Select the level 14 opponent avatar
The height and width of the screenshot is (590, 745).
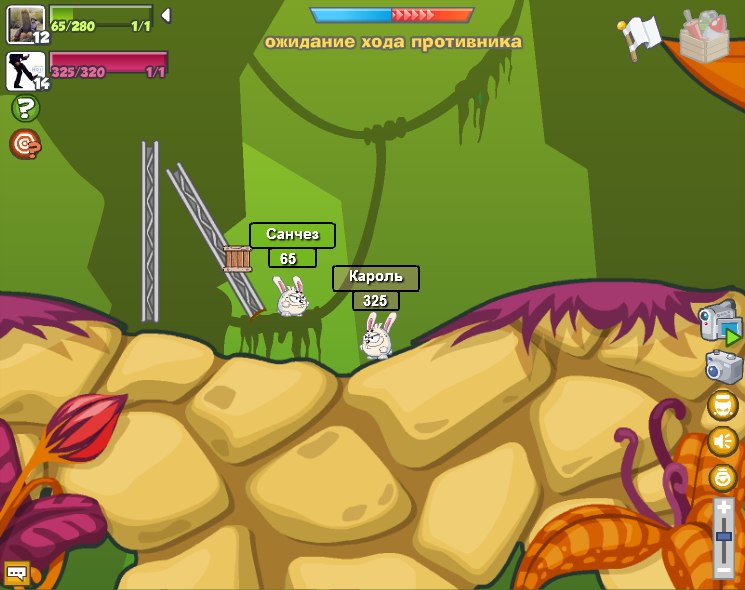25,71
